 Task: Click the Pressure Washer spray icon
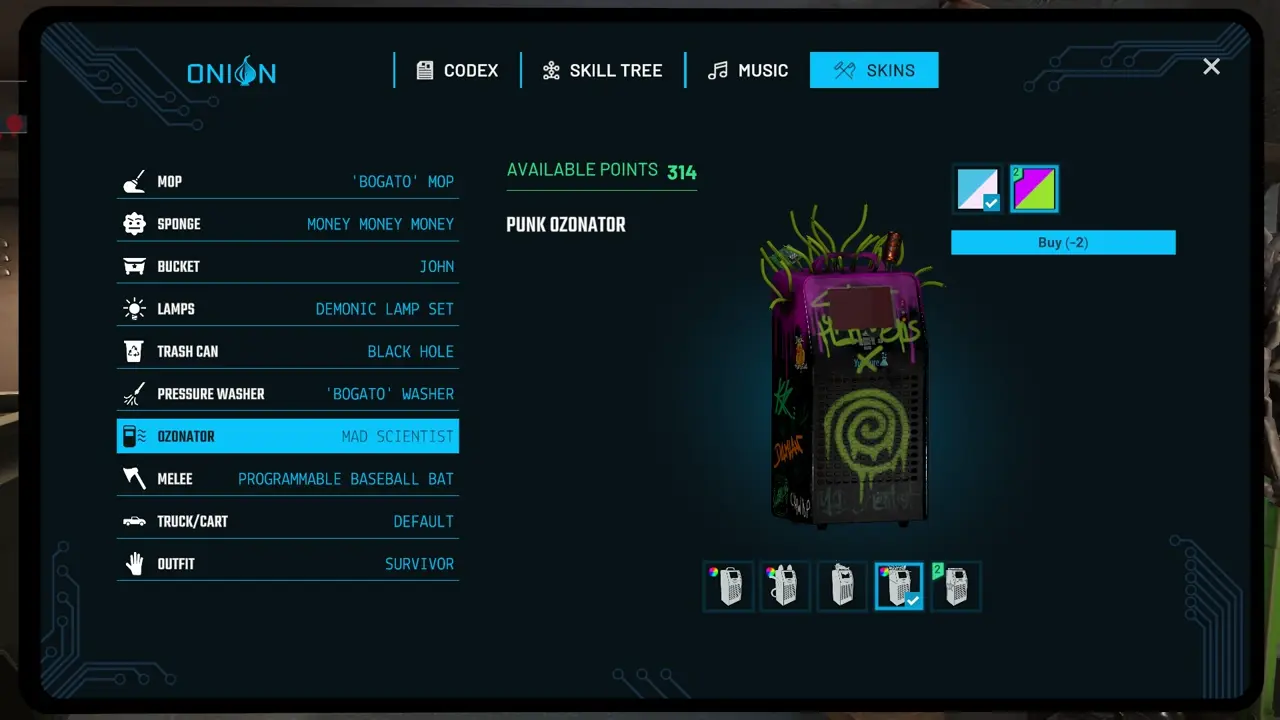pos(134,393)
